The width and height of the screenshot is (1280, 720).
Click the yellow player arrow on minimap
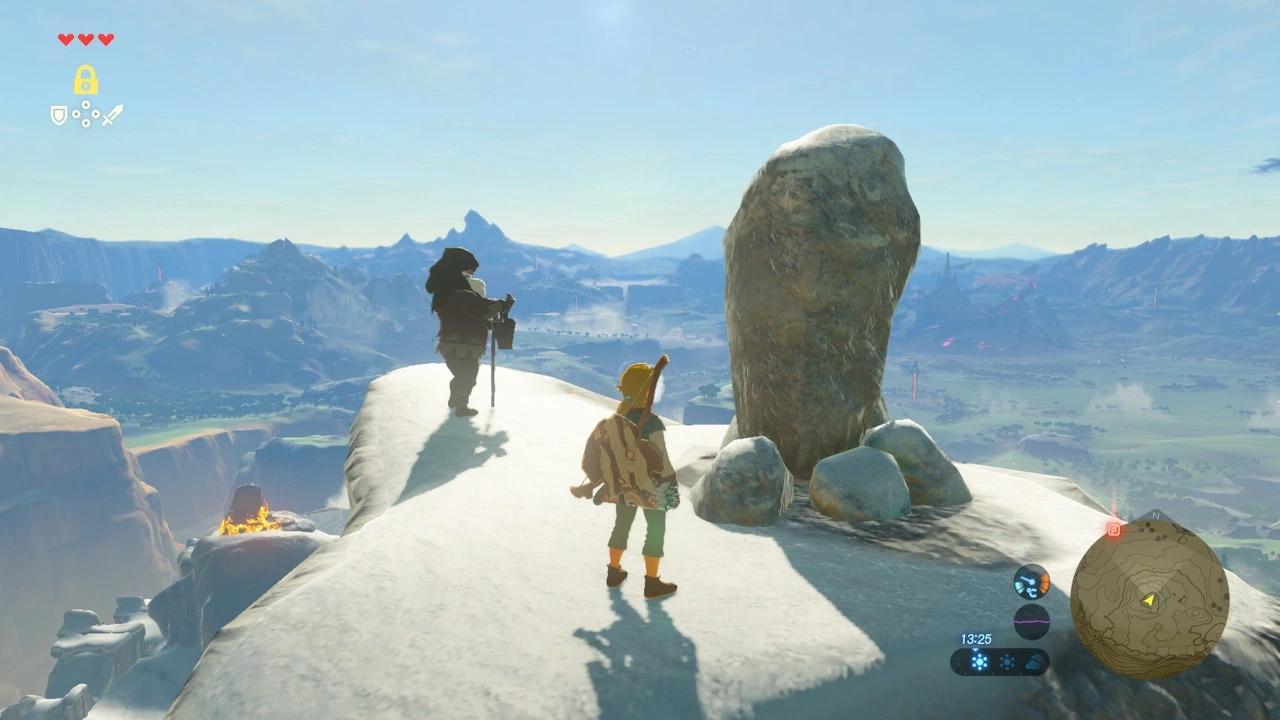click(1149, 600)
